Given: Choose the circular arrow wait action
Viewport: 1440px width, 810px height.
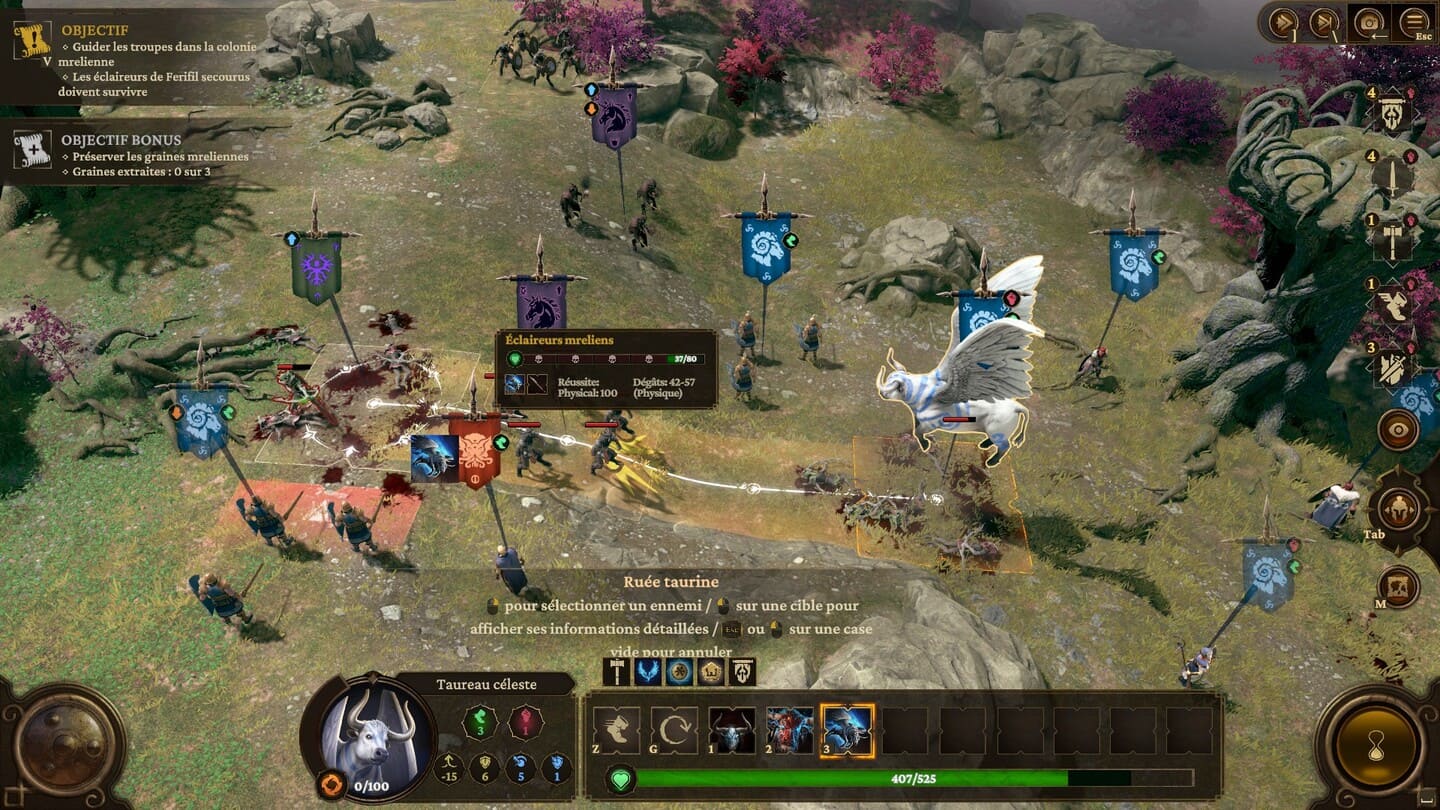Looking at the screenshot, I should pos(674,730).
